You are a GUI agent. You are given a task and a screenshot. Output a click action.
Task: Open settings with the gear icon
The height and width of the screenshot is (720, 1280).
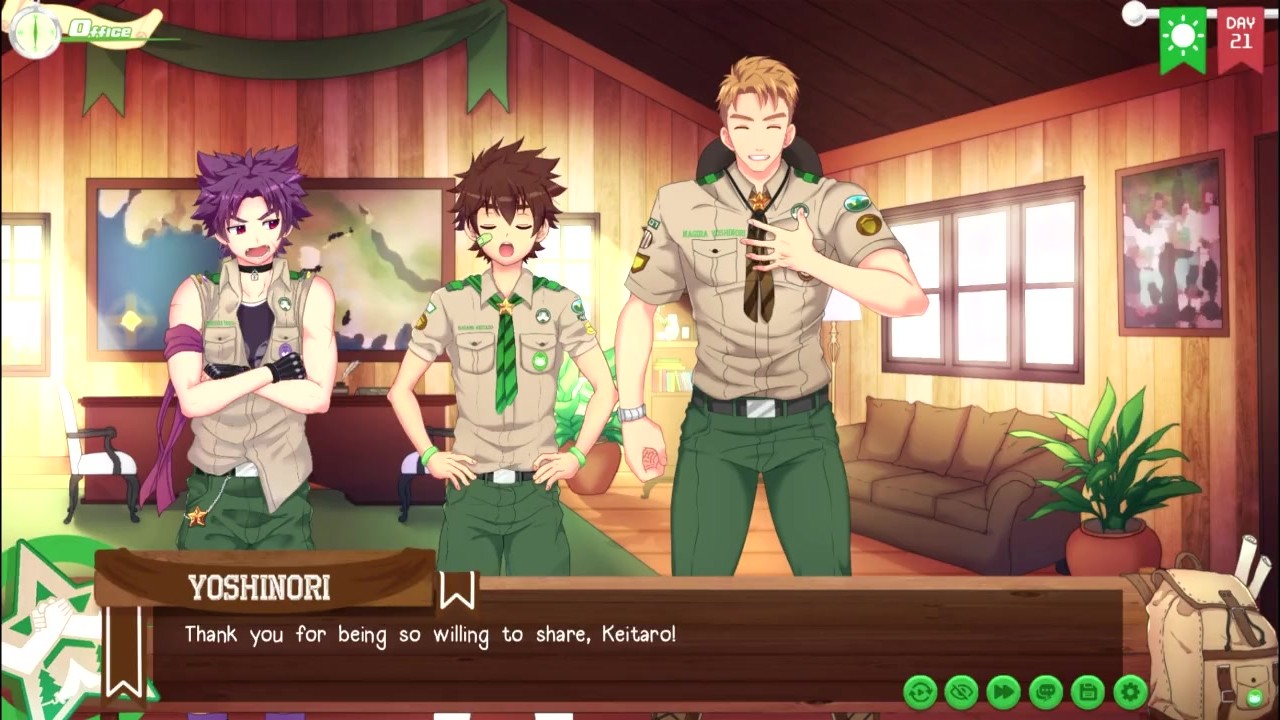coord(1130,691)
